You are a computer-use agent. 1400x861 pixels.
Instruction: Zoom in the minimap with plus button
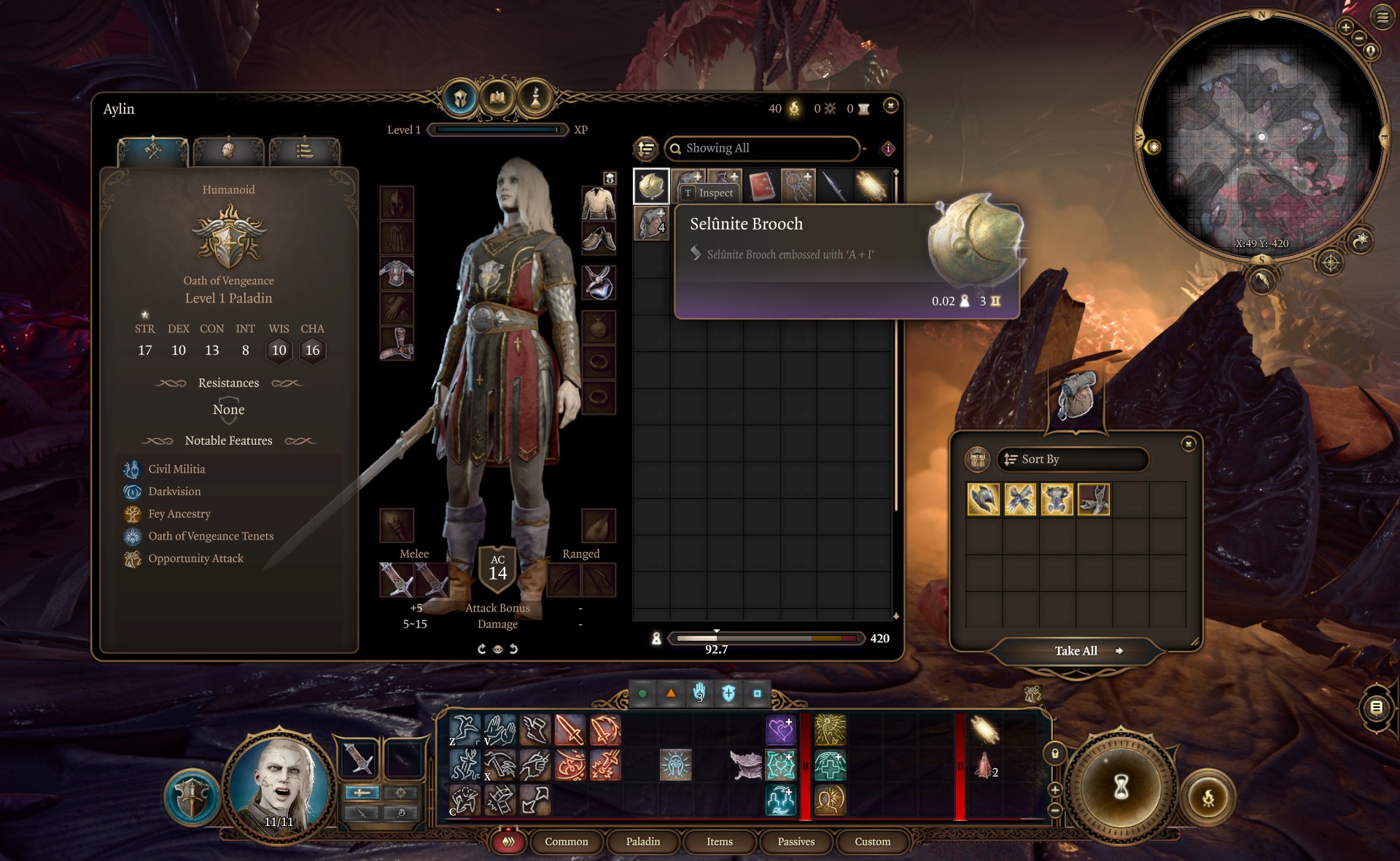pos(1345,28)
